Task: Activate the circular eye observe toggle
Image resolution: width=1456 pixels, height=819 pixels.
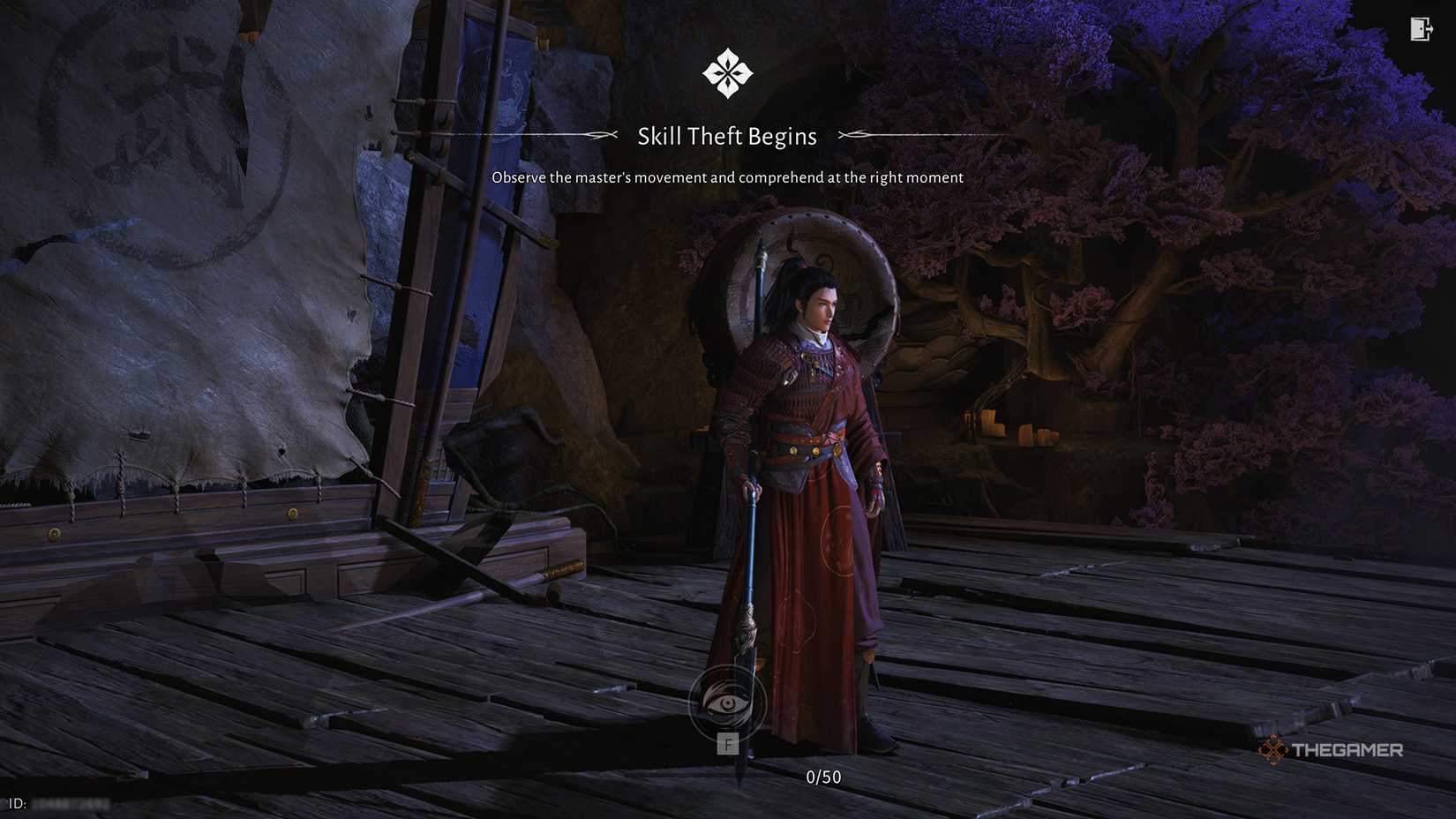Action: [728, 702]
